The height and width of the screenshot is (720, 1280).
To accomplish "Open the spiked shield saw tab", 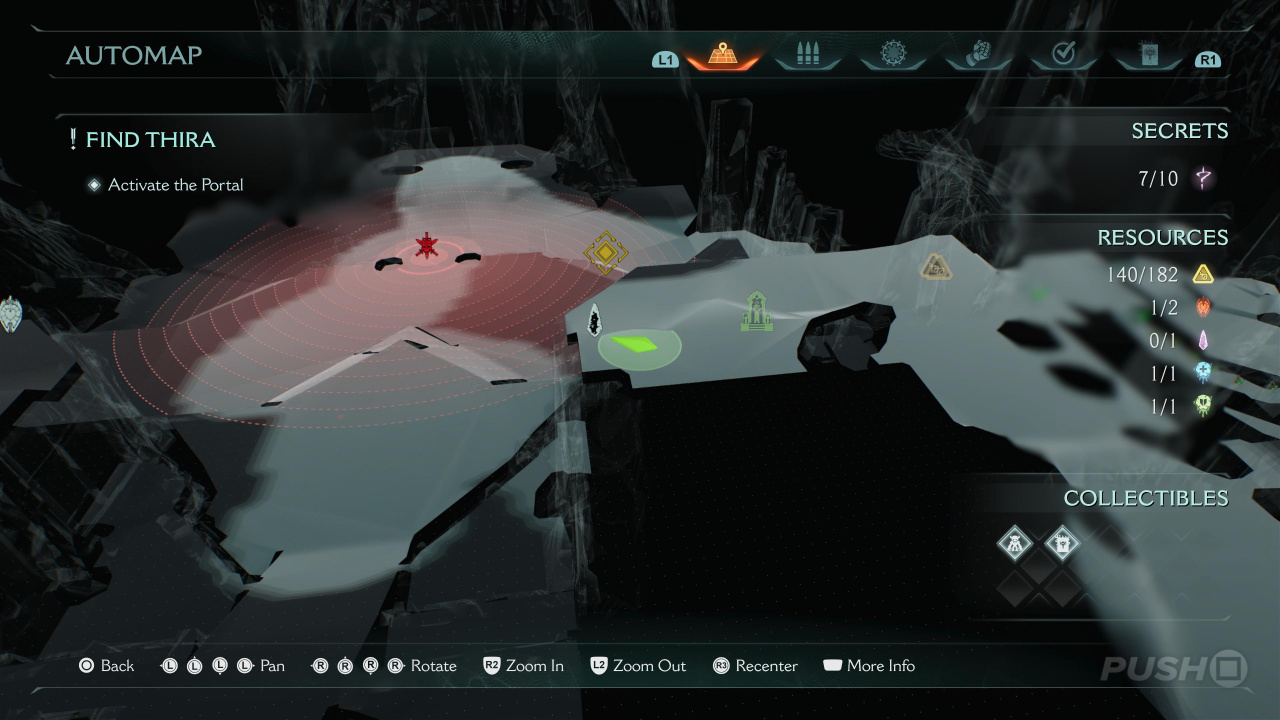I will [892, 55].
